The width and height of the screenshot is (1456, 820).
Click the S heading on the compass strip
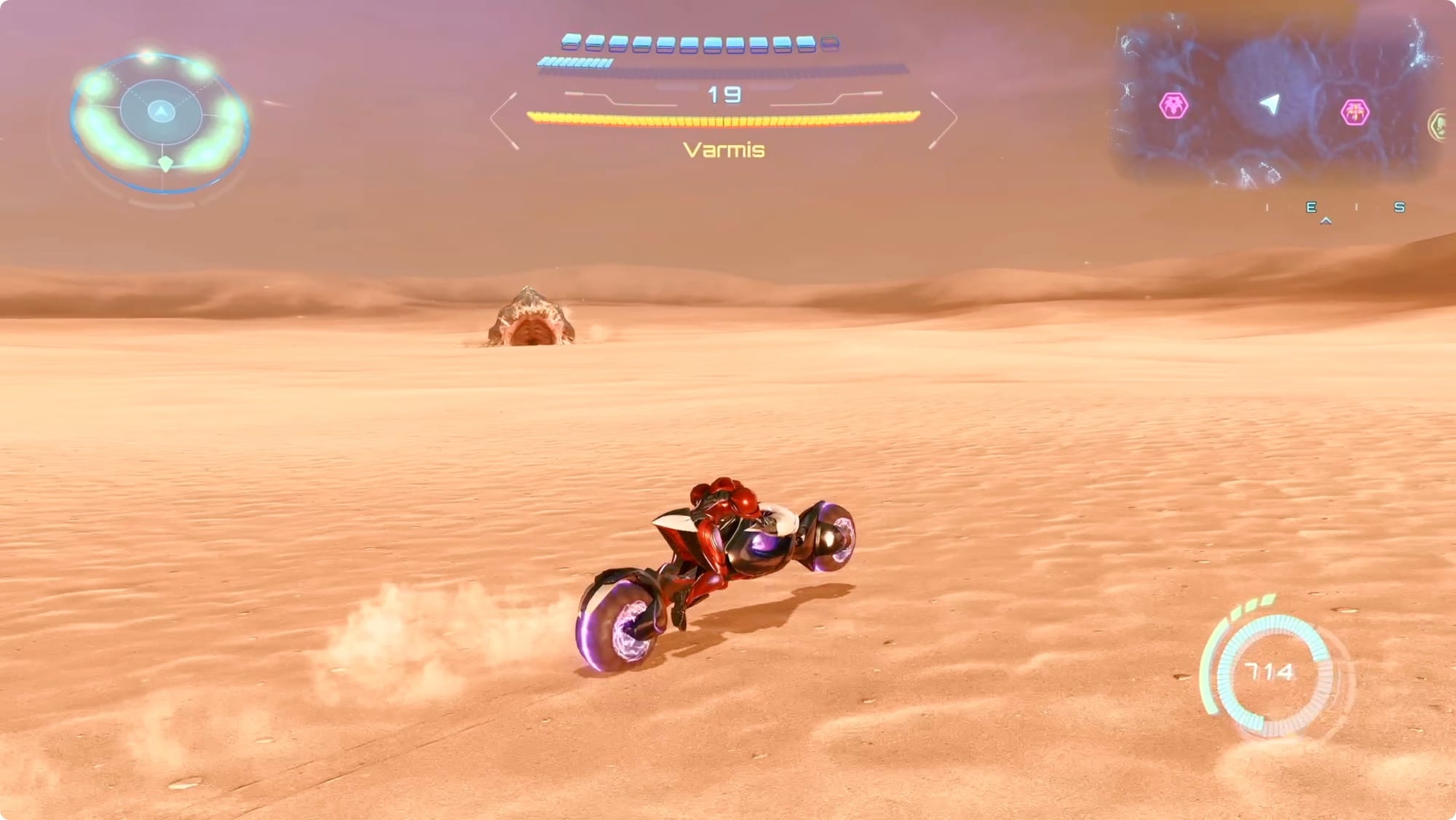click(x=1398, y=207)
